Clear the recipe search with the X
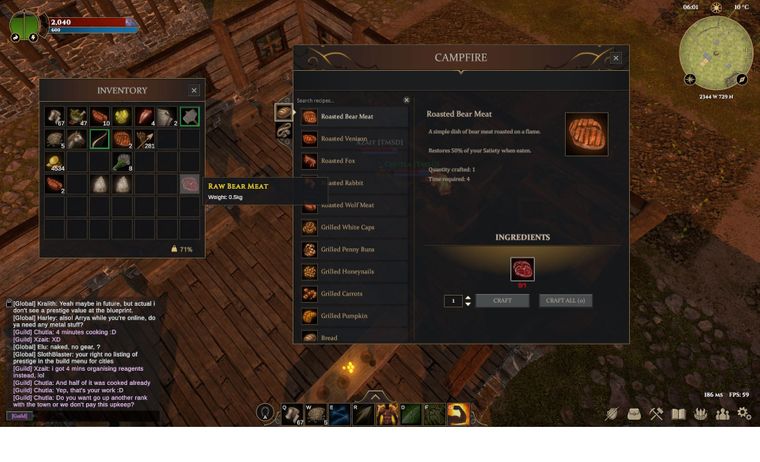 click(x=406, y=100)
